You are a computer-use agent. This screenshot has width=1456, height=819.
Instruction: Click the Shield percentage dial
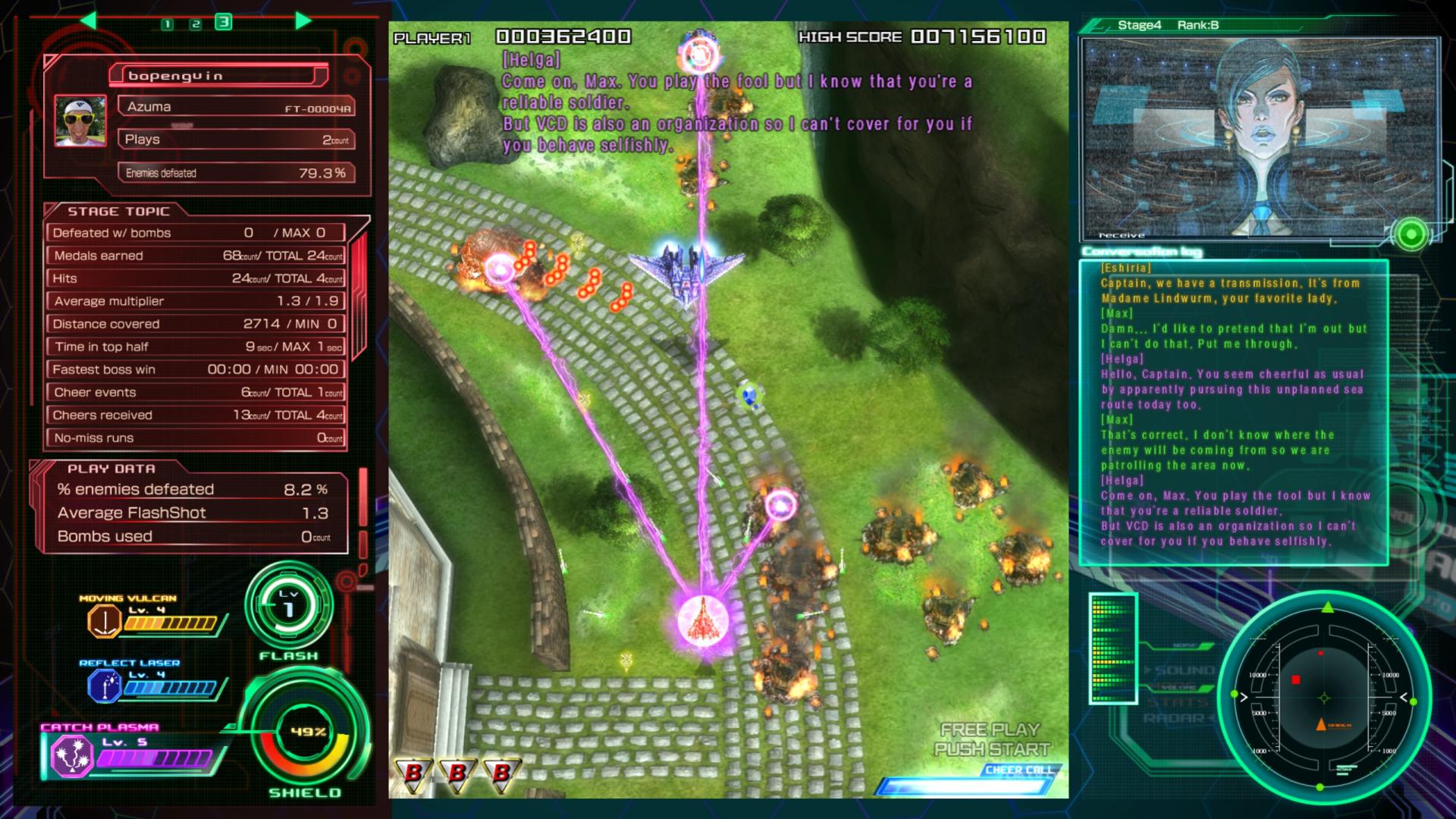[x=307, y=733]
